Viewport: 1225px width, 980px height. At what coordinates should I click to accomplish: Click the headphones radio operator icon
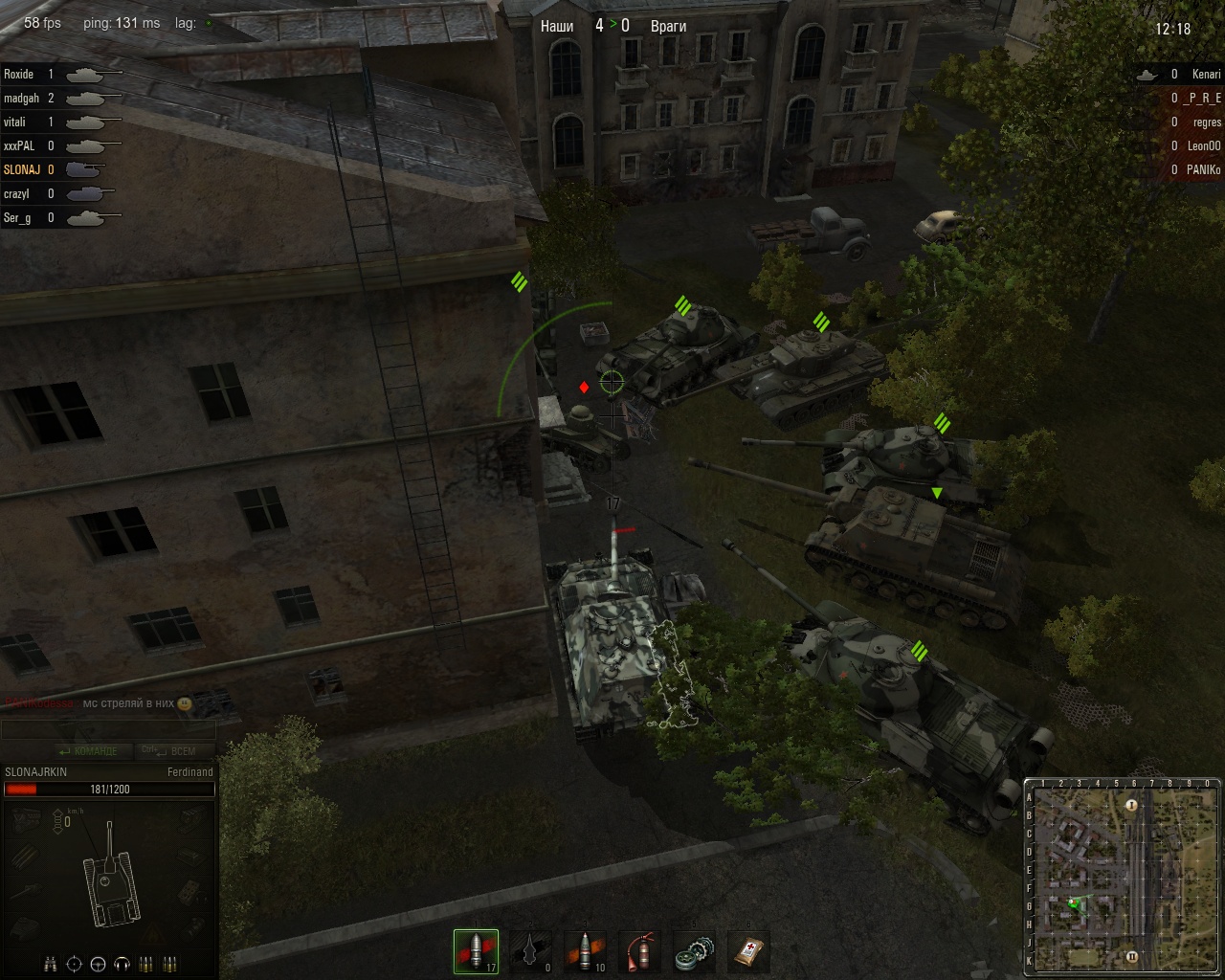(122, 964)
